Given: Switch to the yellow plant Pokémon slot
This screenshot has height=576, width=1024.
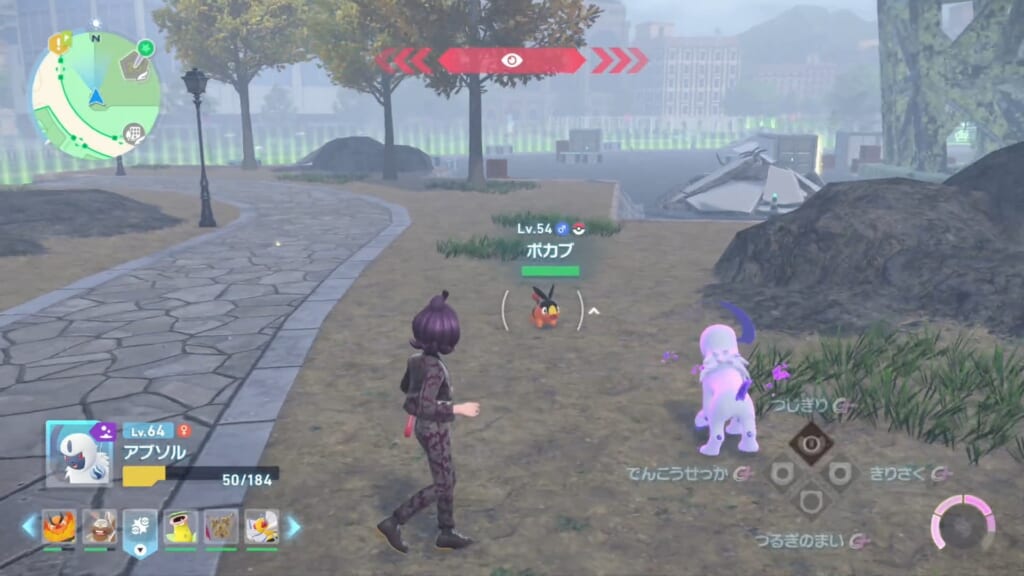Looking at the screenshot, I should [181, 527].
